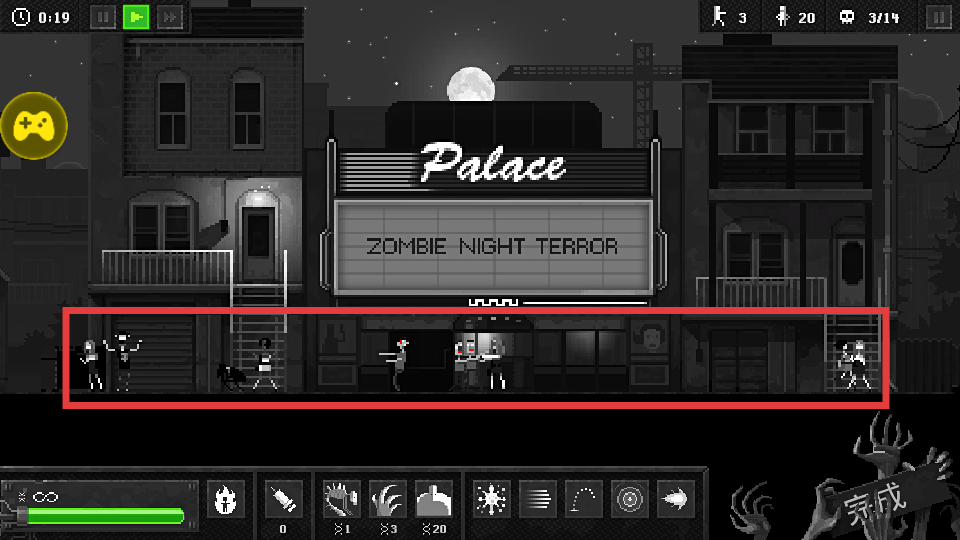The height and width of the screenshot is (540, 960).
Task: Open the pause menu button in top-right corner
Action: pyautogui.click(x=937, y=17)
